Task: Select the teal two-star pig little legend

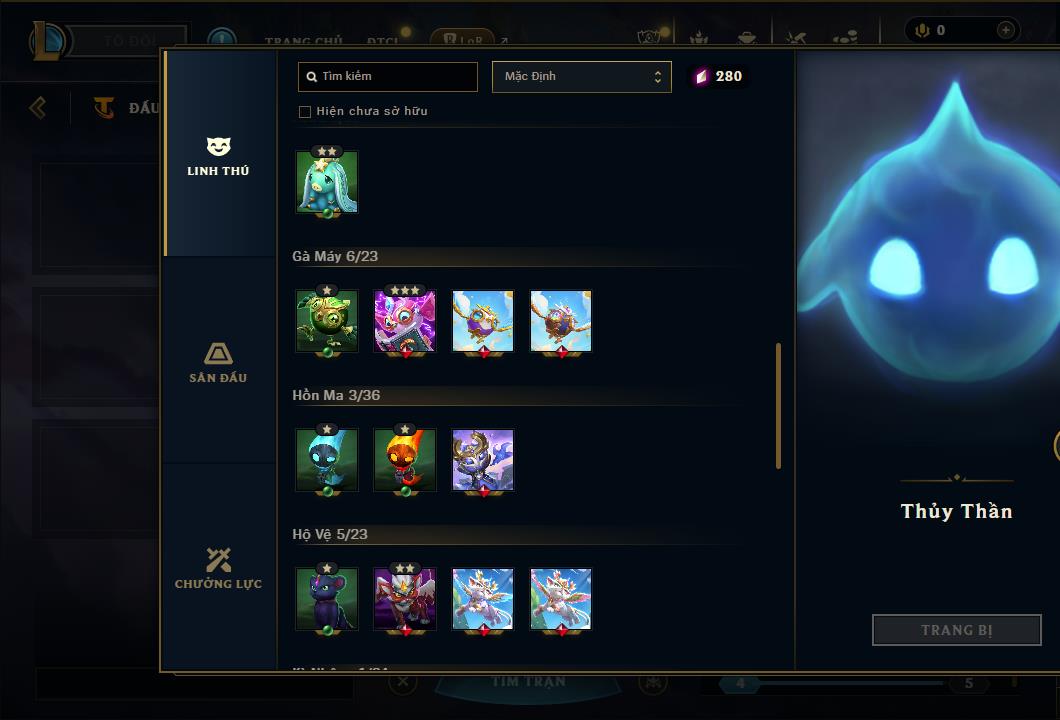Action: pyautogui.click(x=327, y=182)
